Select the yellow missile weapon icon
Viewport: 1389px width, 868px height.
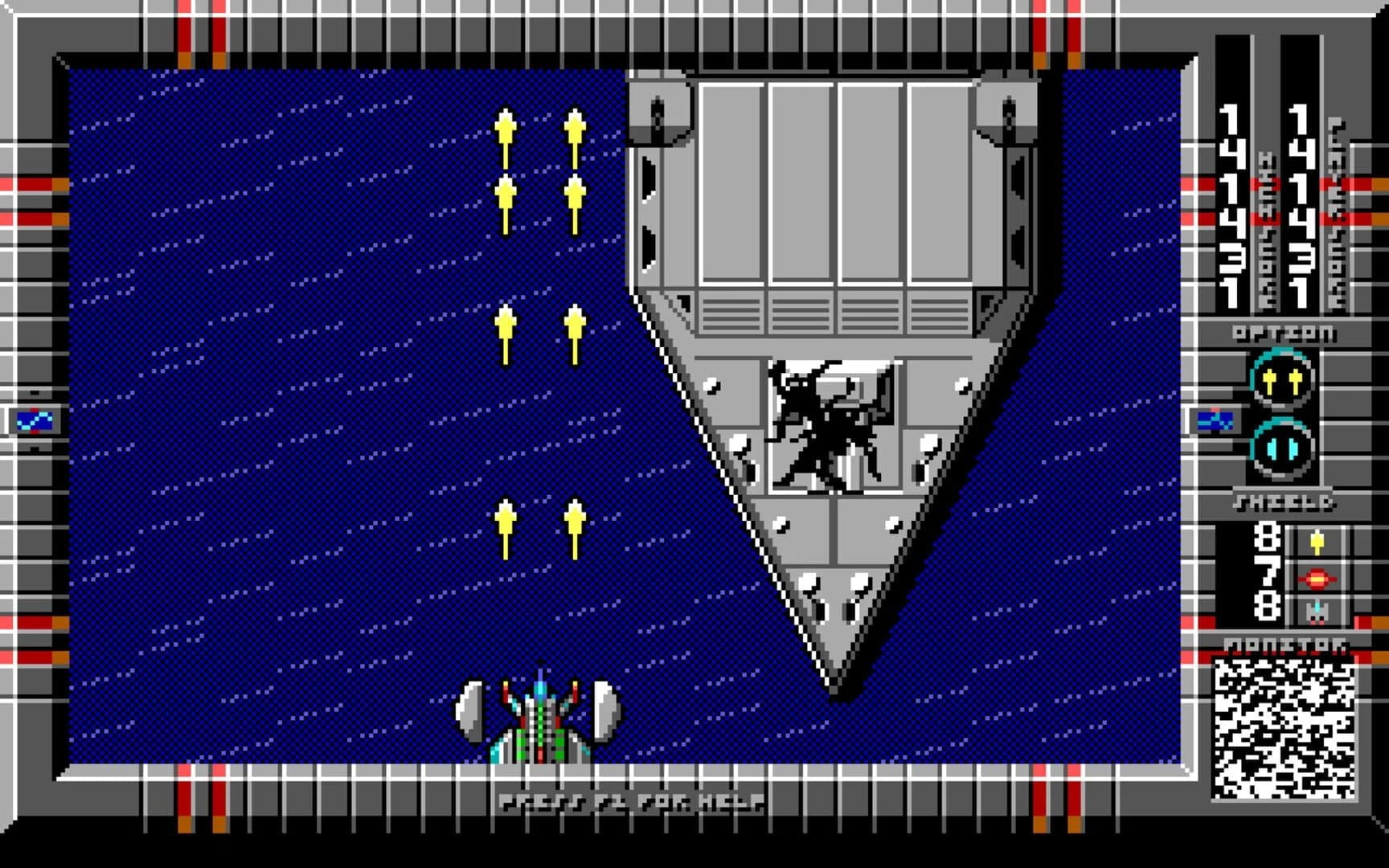1316,540
